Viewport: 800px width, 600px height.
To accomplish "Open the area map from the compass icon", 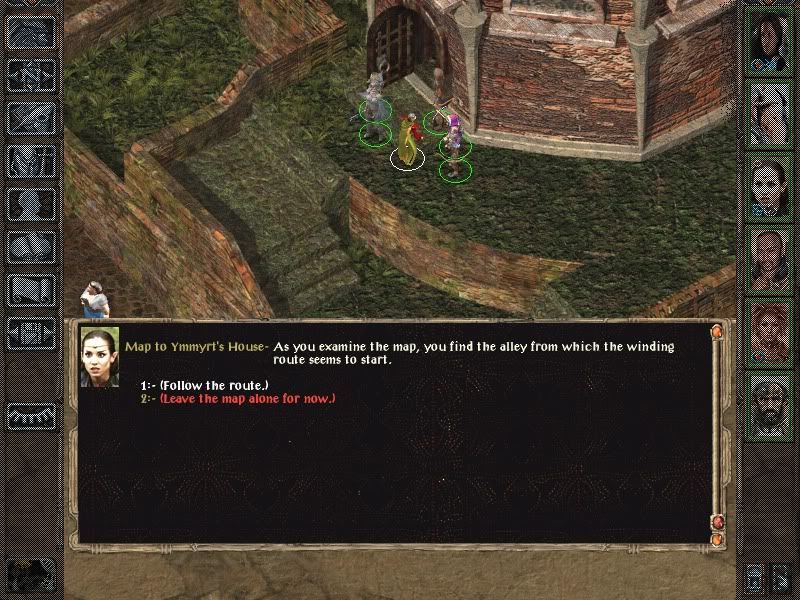I will click(32, 74).
